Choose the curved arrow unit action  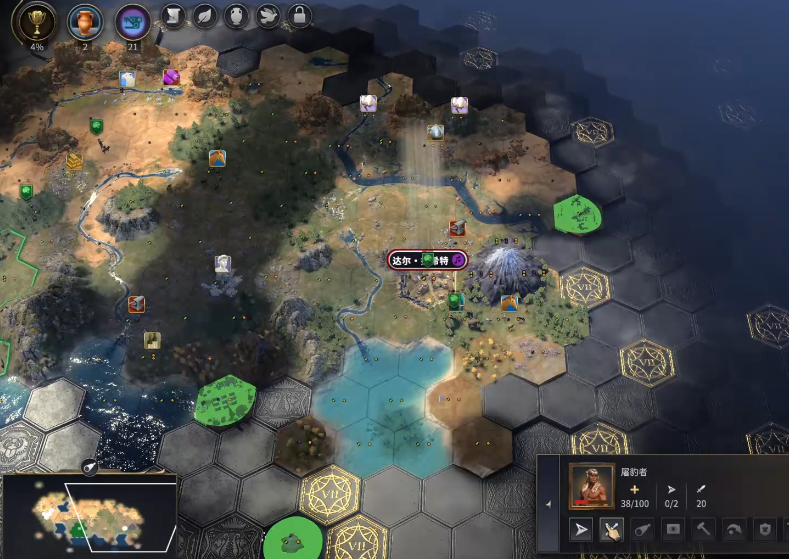pyautogui.click(x=736, y=529)
